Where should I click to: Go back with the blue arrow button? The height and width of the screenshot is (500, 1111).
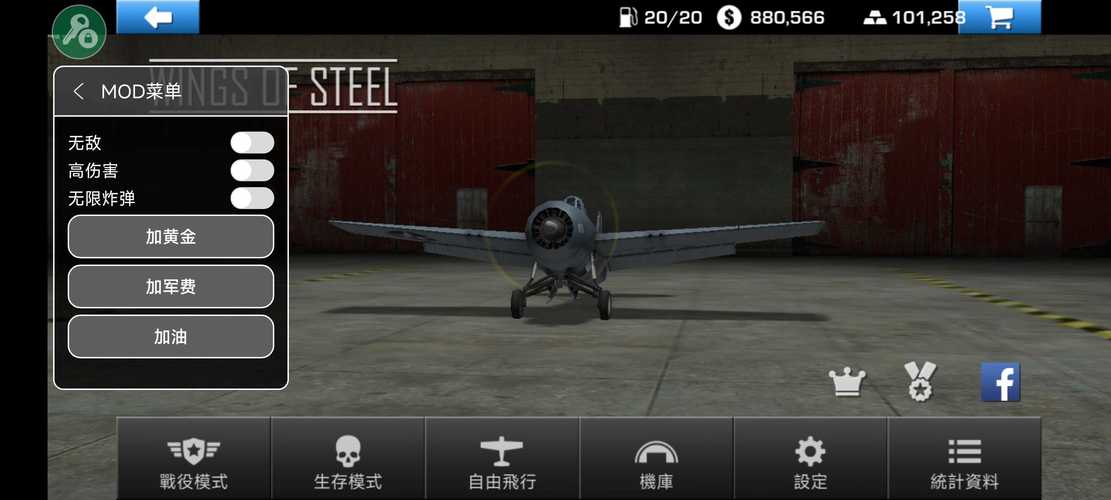point(158,17)
